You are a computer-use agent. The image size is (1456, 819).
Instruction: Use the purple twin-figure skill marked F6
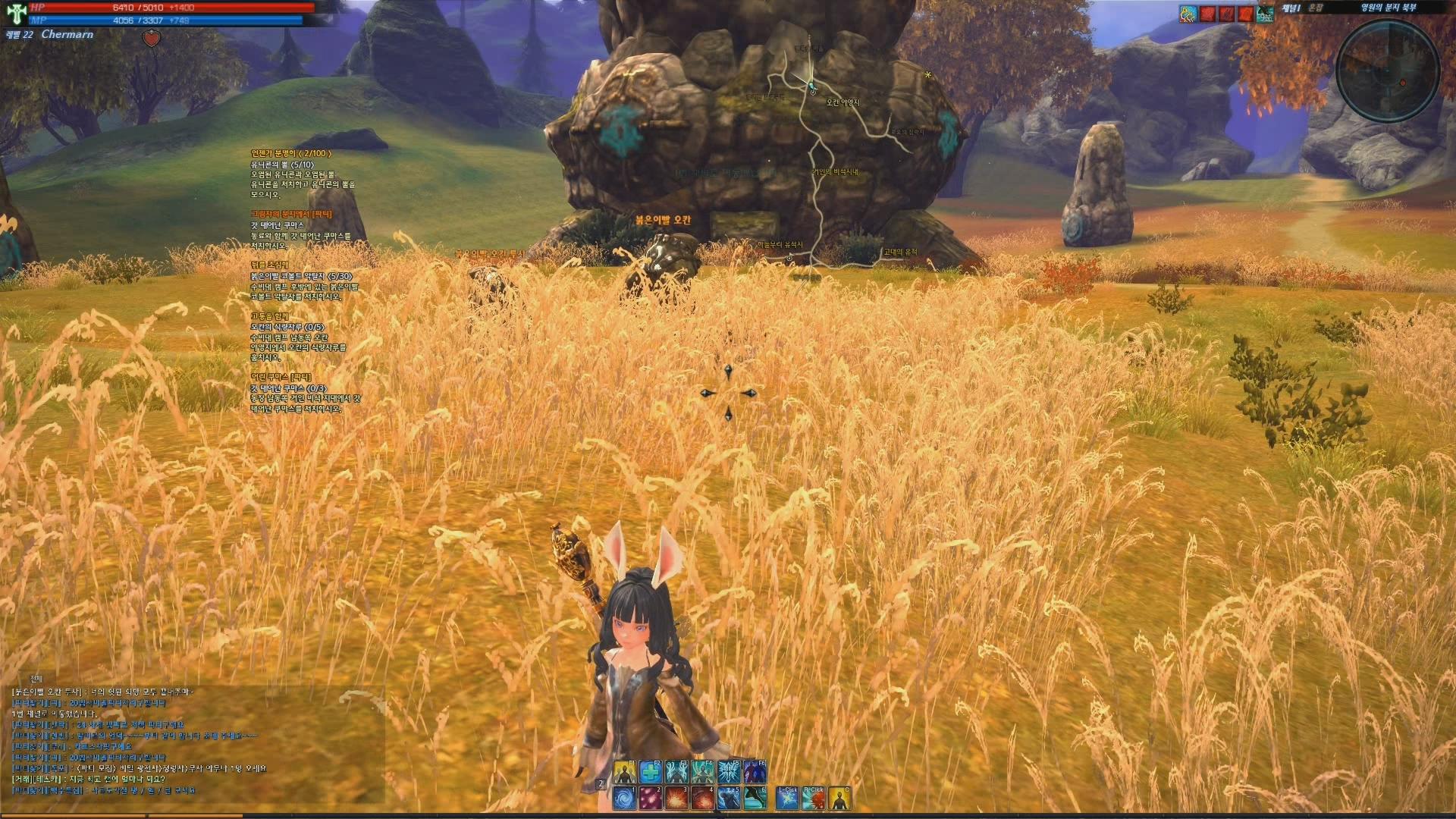[x=755, y=772]
